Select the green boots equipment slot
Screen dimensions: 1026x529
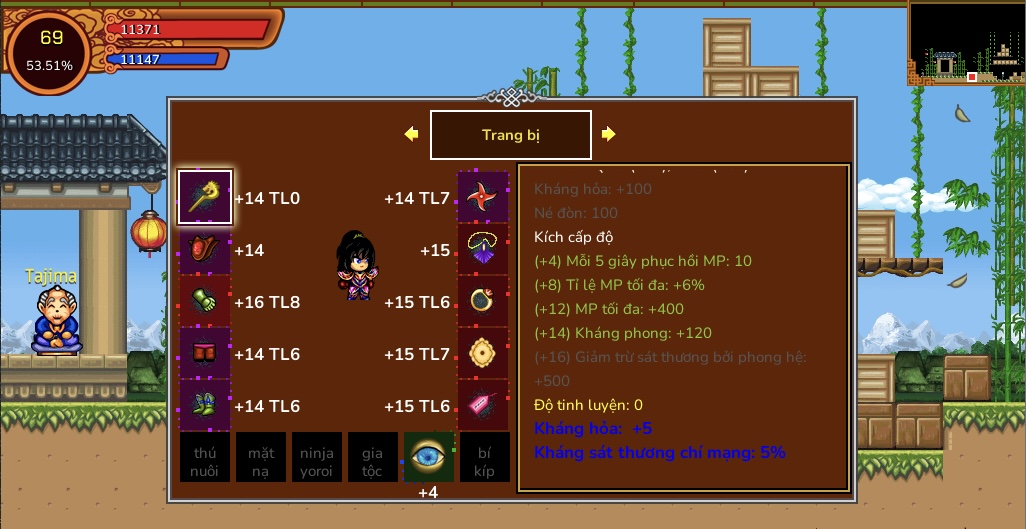(x=205, y=405)
